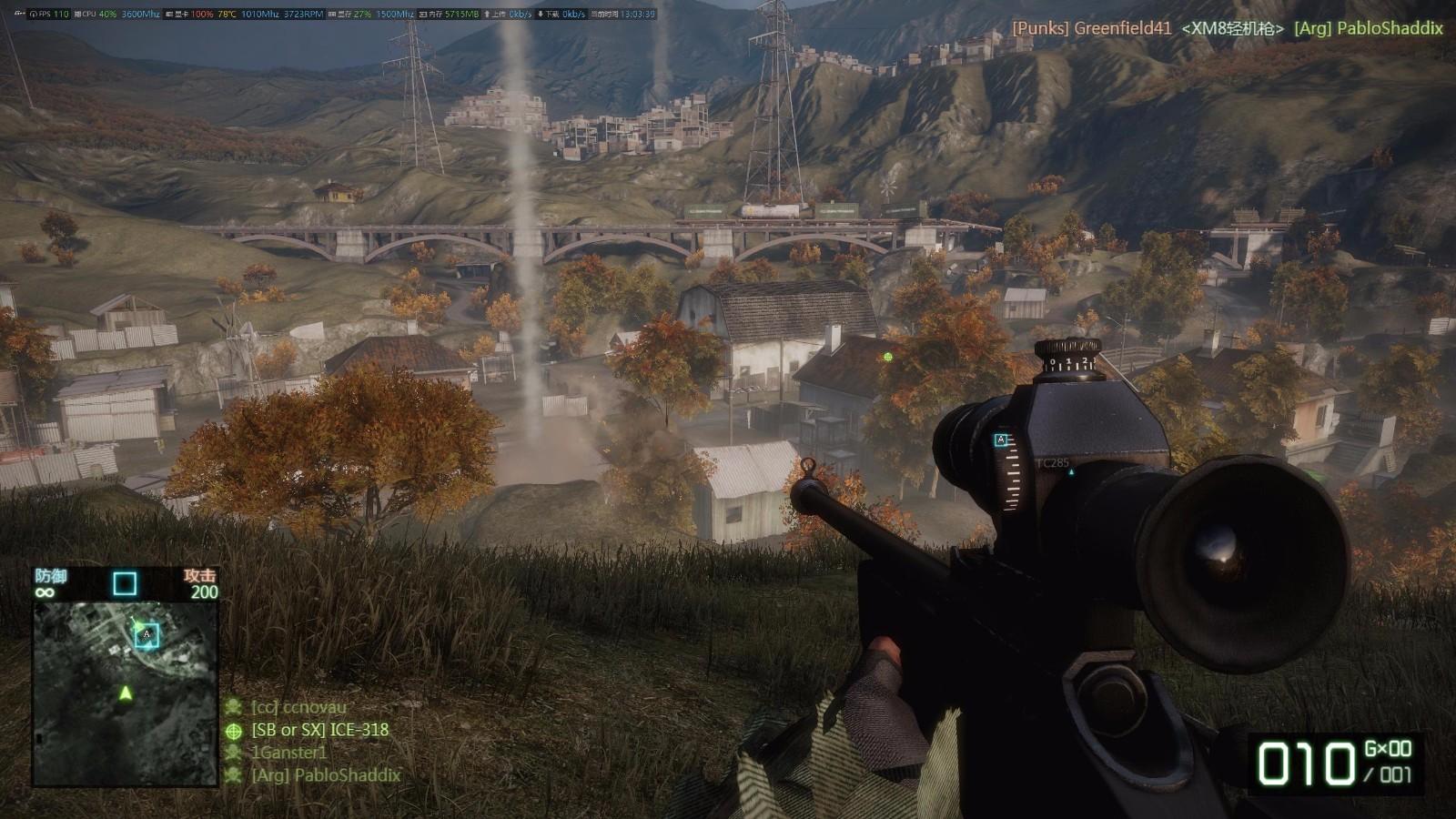Select squad member [cc] ccnovau
1456x819 pixels.
298,707
